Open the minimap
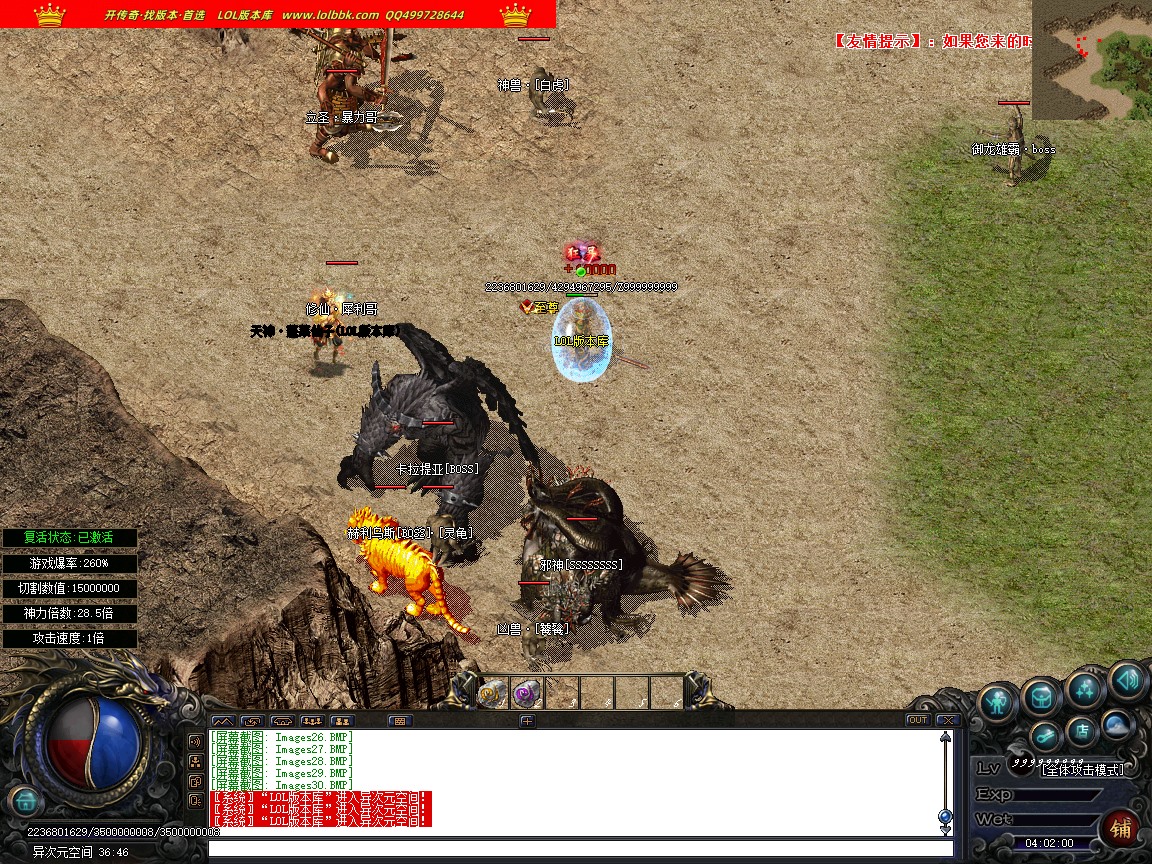This screenshot has height=864, width=1152. click(x=1091, y=60)
